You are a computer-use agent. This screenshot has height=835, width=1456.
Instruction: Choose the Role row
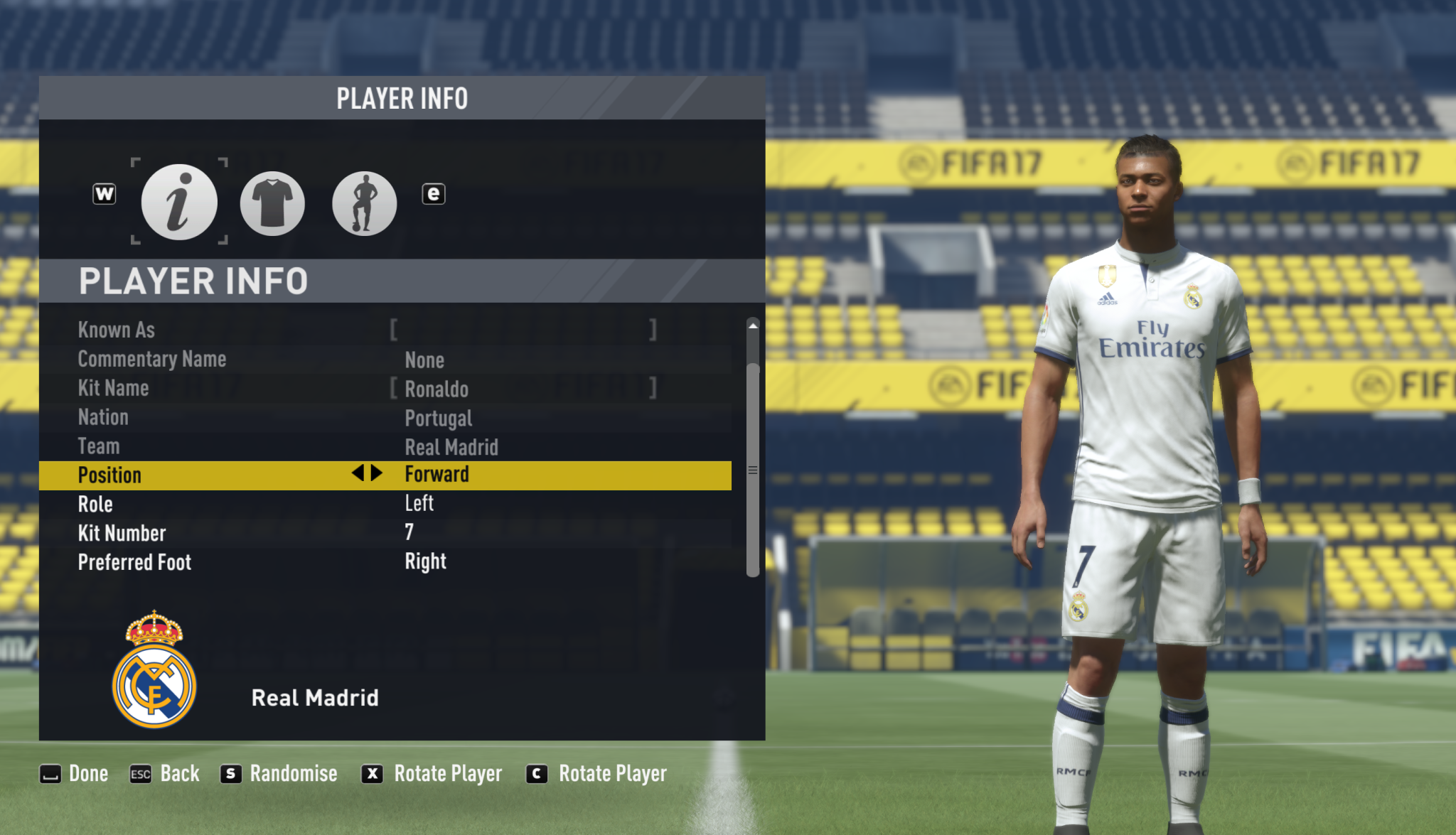pyautogui.click(x=384, y=504)
